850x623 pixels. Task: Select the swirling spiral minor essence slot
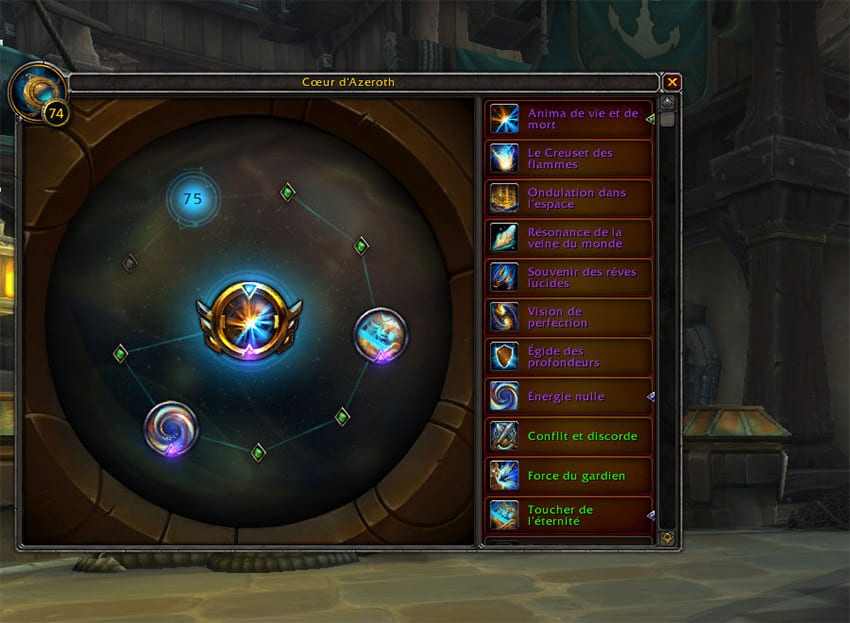pos(171,429)
